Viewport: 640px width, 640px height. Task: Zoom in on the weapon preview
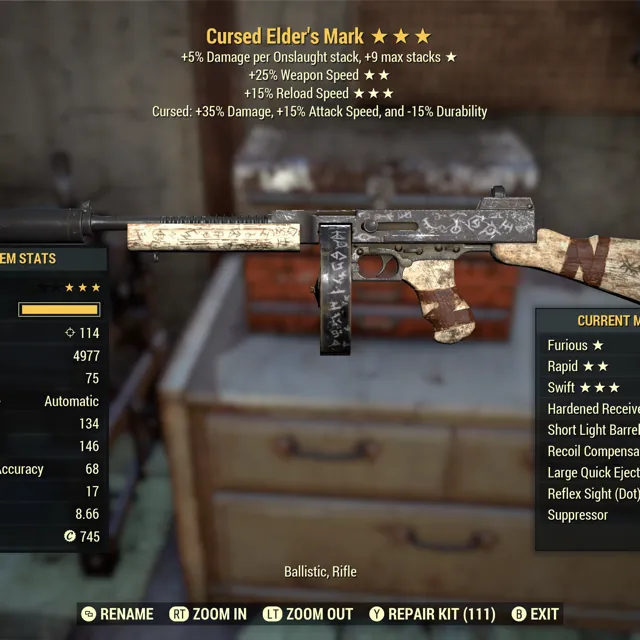[x=209, y=614]
